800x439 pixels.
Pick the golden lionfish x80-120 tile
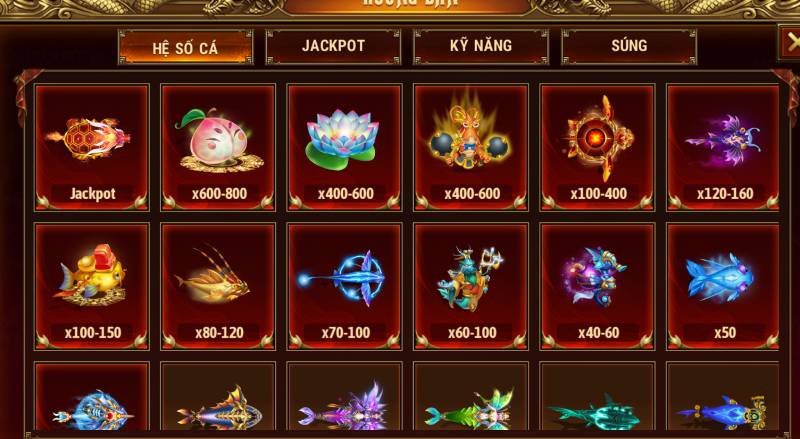(x=218, y=286)
